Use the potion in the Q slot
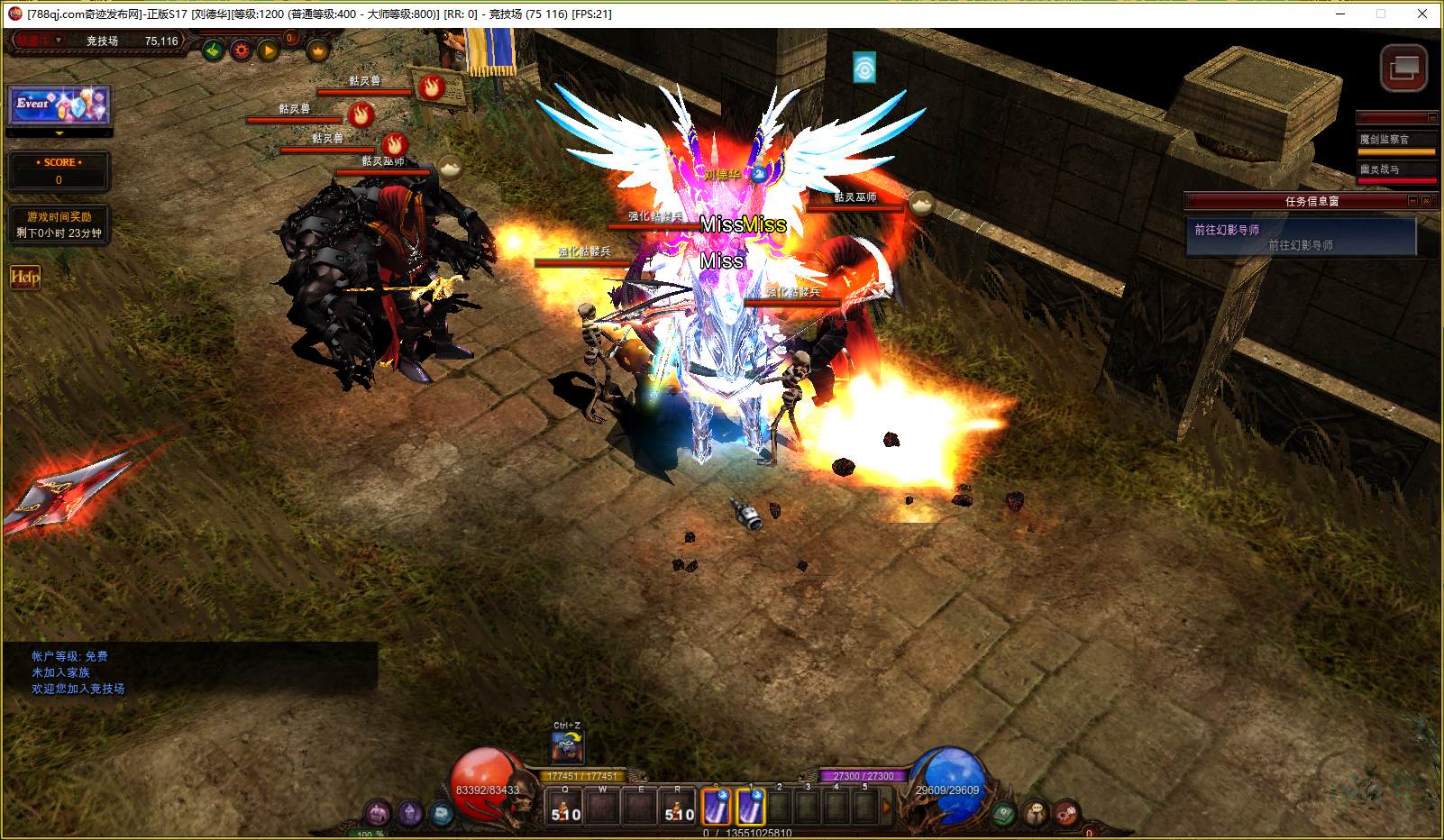The width and height of the screenshot is (1444, 840). pos(566,806)
